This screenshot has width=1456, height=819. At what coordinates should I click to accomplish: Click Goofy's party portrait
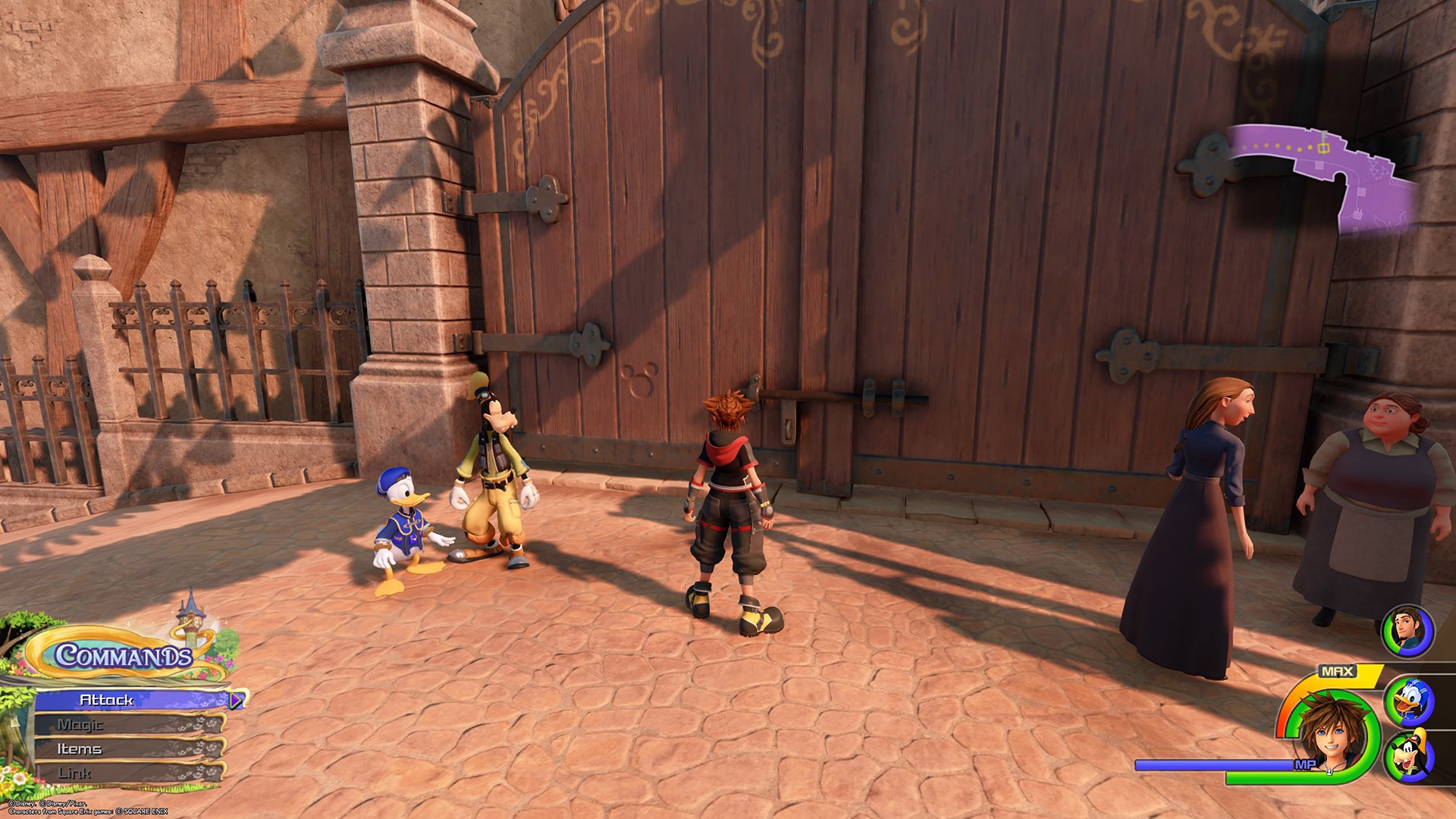click(x=1408, y=755)
